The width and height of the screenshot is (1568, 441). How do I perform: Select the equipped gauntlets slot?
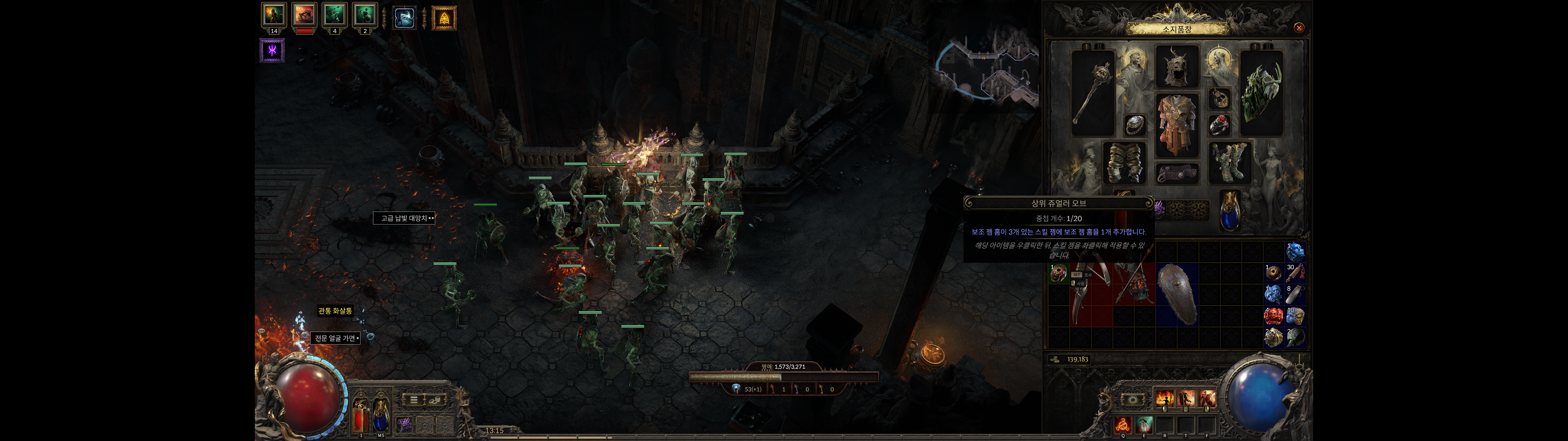tap(1124, 162)
